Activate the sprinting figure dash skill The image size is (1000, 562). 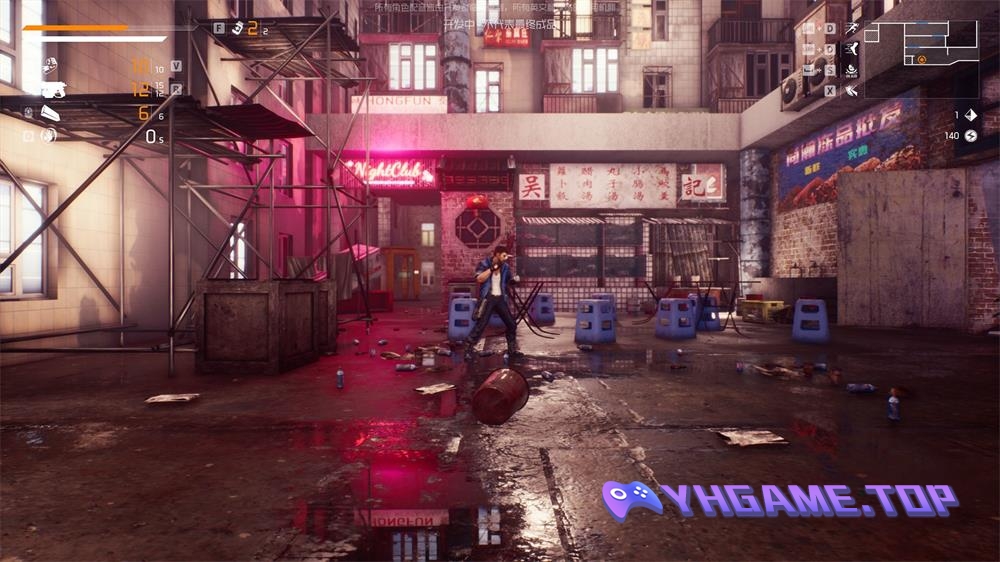851,28
